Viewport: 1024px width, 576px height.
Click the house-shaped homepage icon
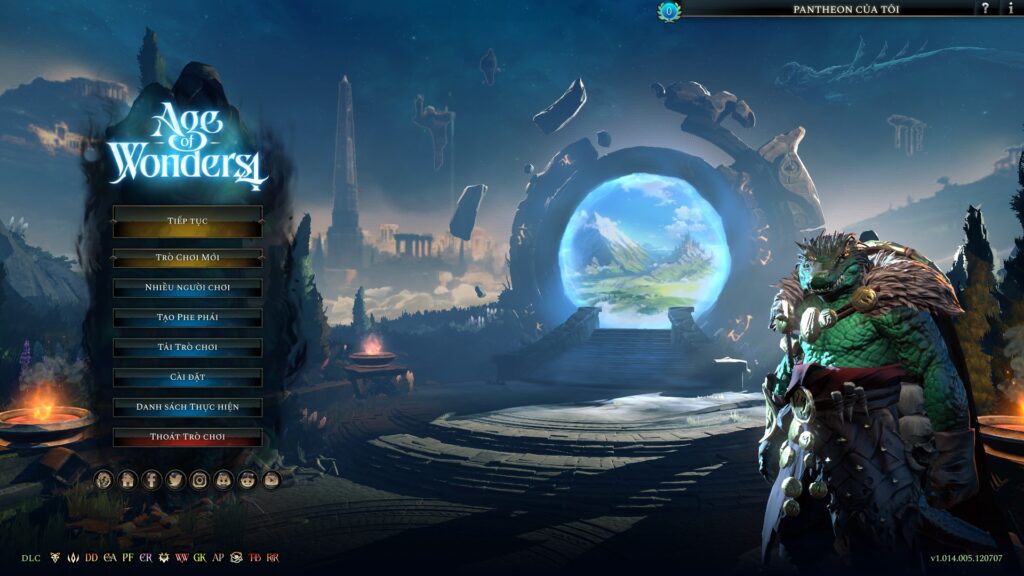(x=127, y=480)
